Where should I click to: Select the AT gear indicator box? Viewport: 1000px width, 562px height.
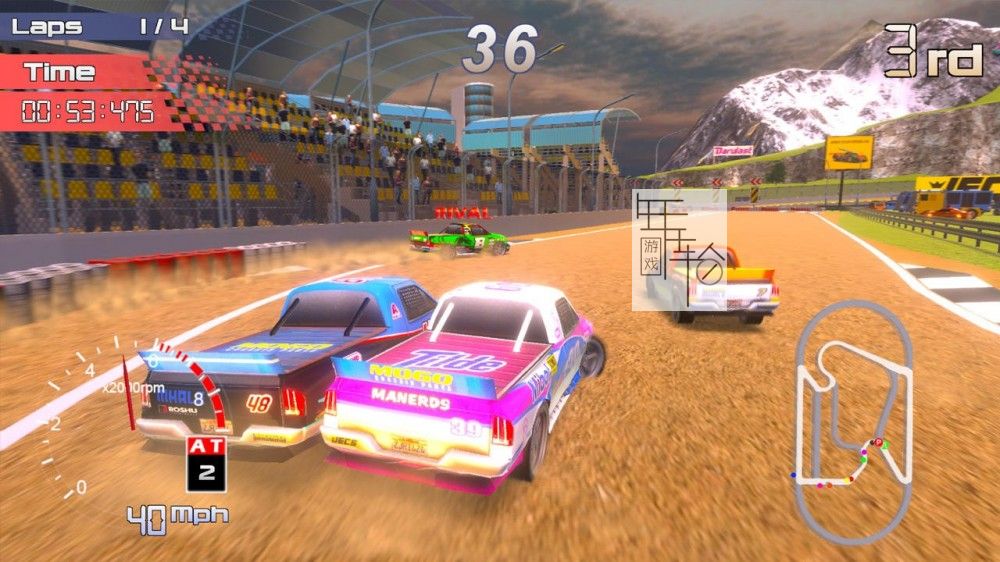coord(206,464)
